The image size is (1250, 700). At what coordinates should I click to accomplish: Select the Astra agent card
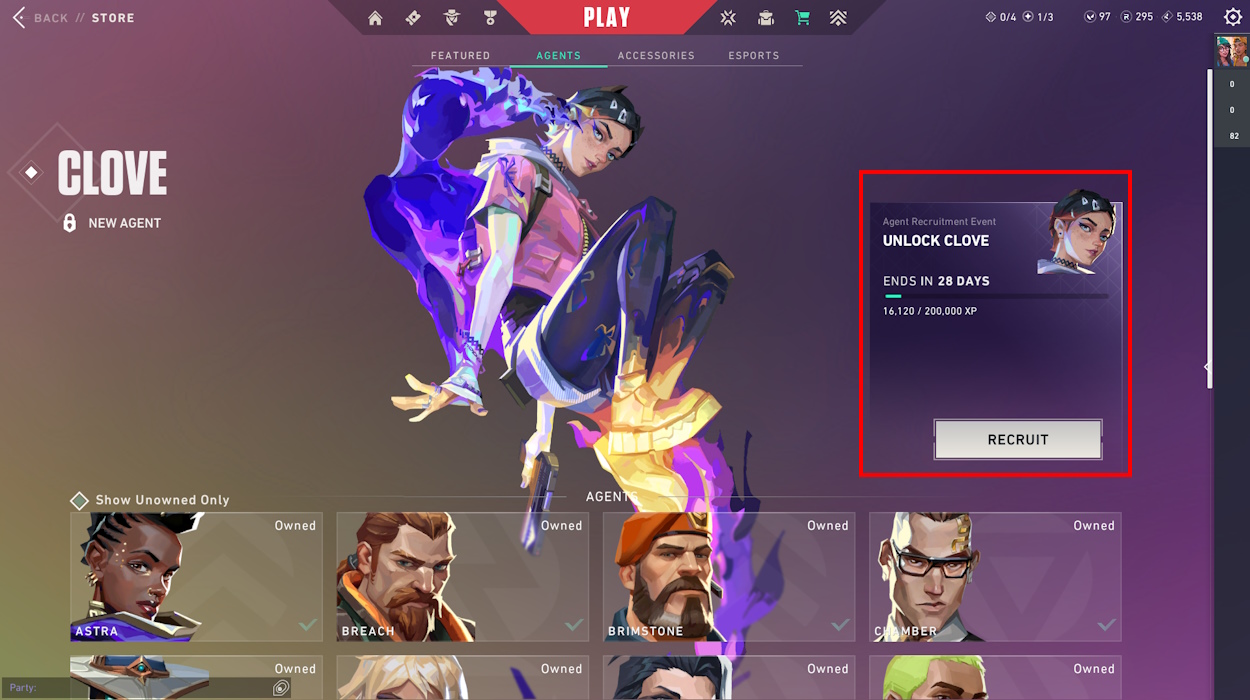click(x=196, y=577)
